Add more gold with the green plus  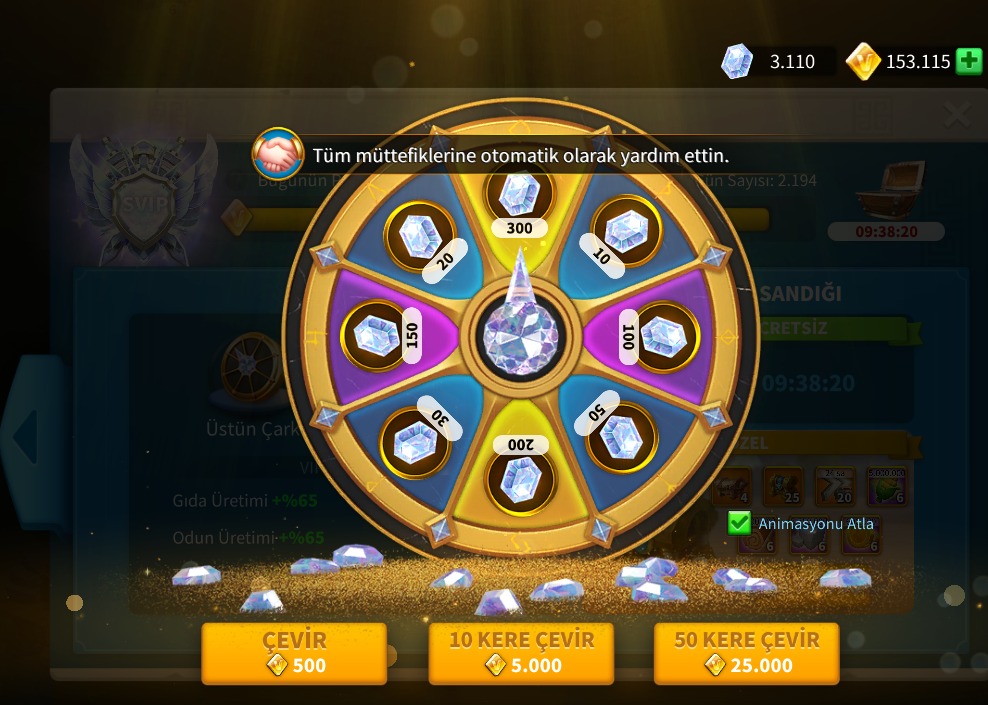[968, 61]
